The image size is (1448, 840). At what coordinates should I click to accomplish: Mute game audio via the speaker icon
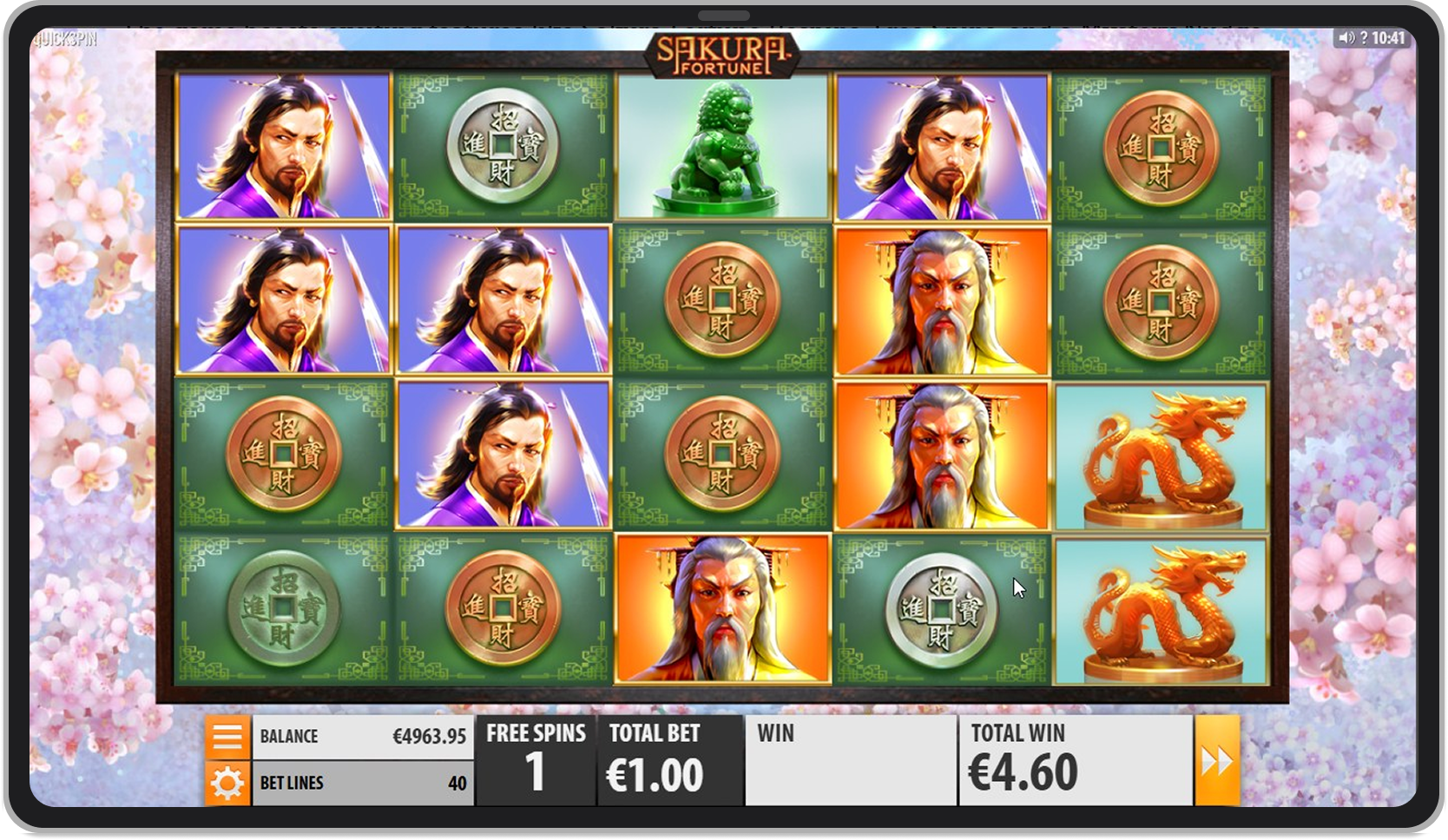tap(1347, 37)
